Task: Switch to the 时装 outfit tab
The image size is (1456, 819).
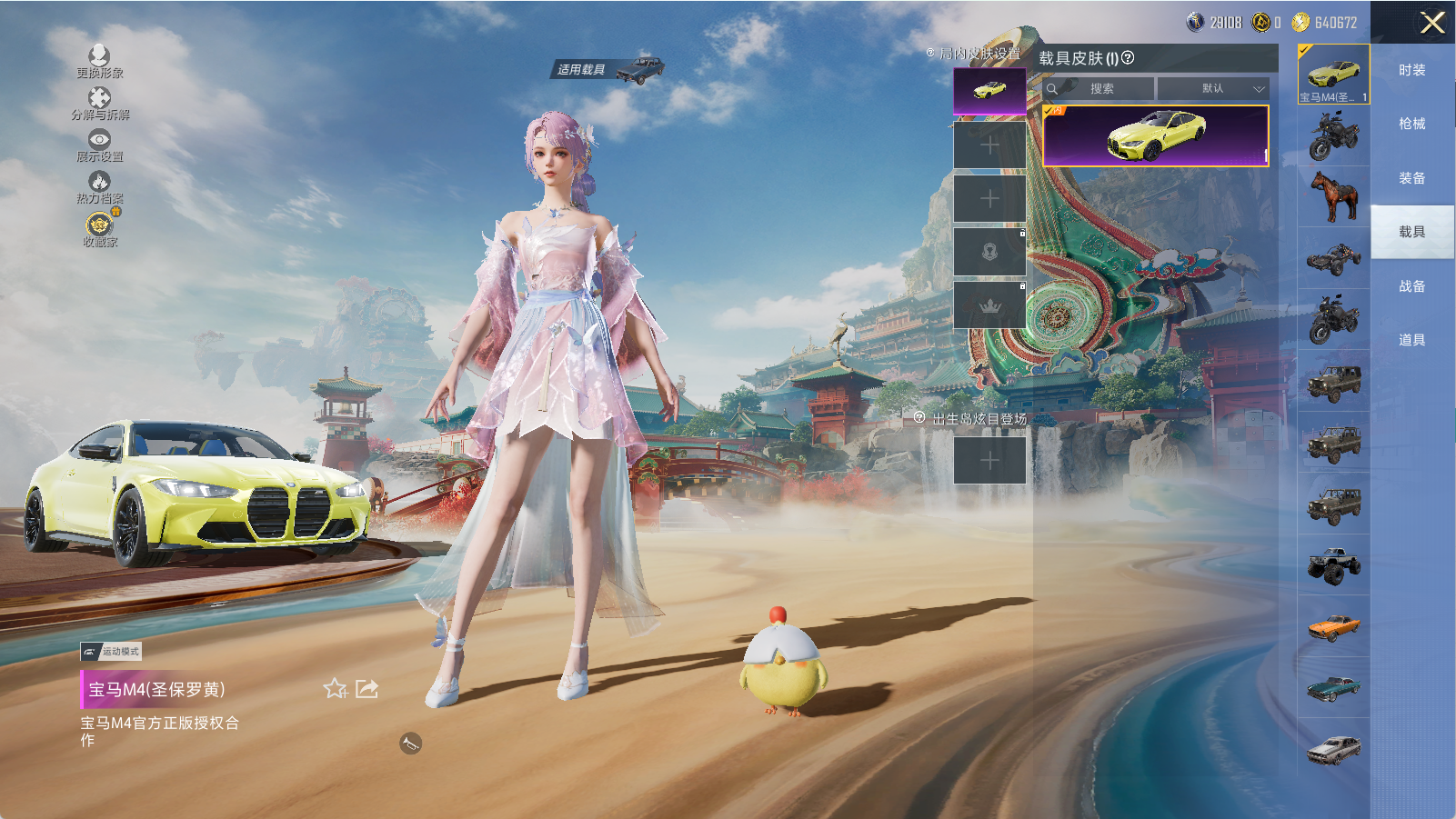Action: [1411, 70]
